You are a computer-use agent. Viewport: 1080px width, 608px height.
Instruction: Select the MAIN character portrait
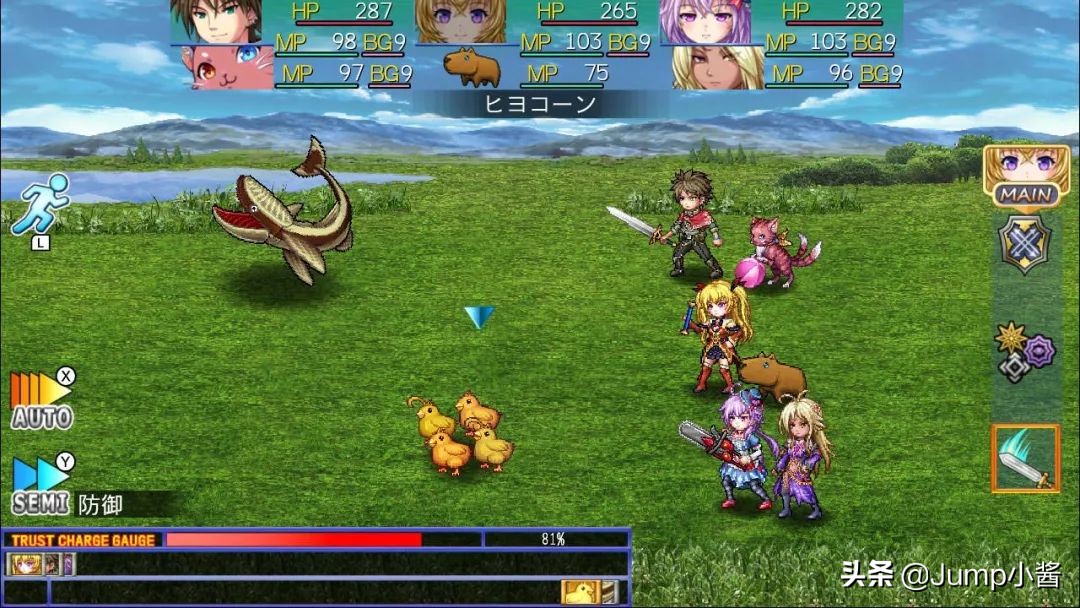(1026, 174)
